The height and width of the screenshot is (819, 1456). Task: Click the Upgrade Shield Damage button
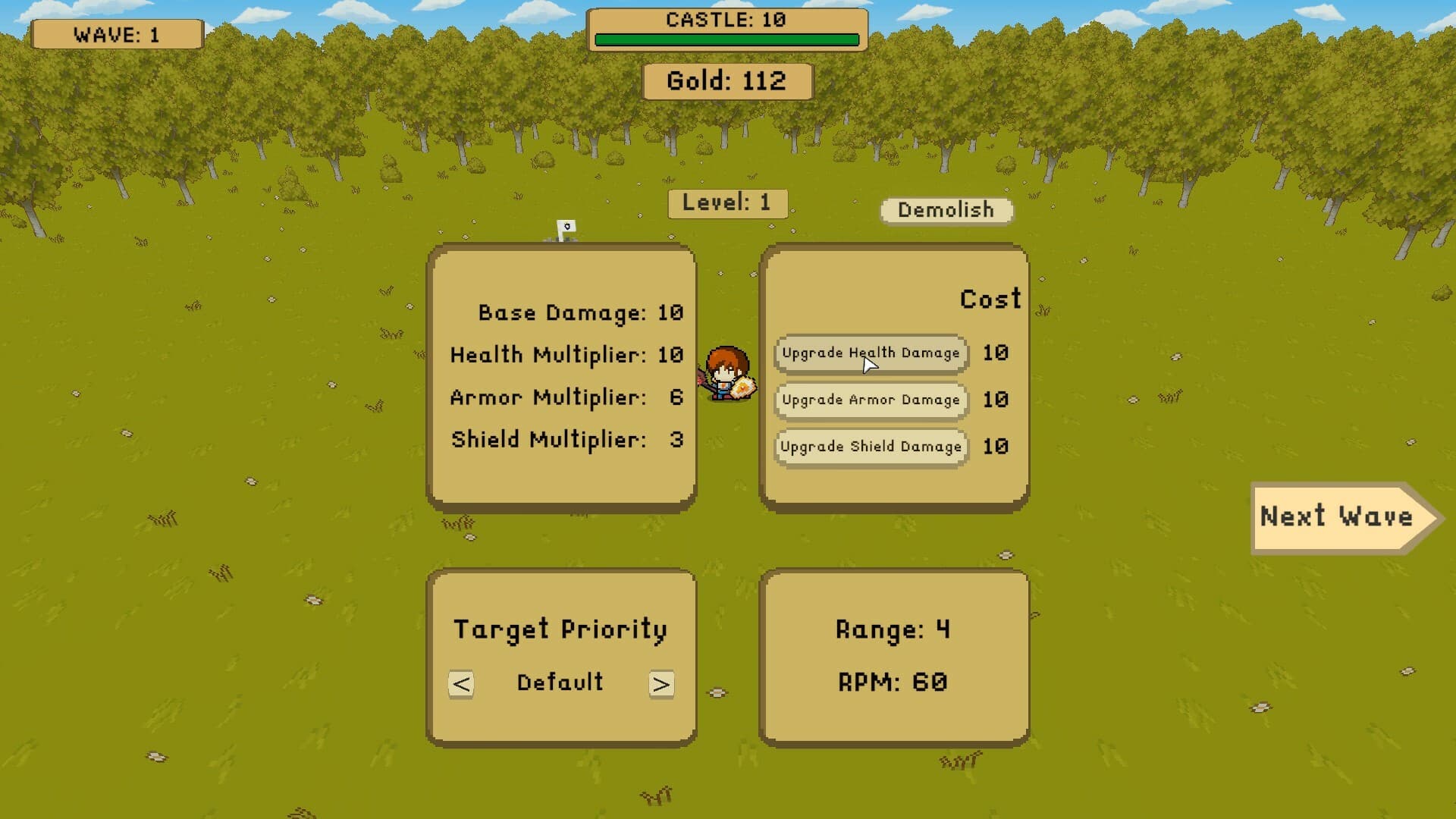[870, 447]
